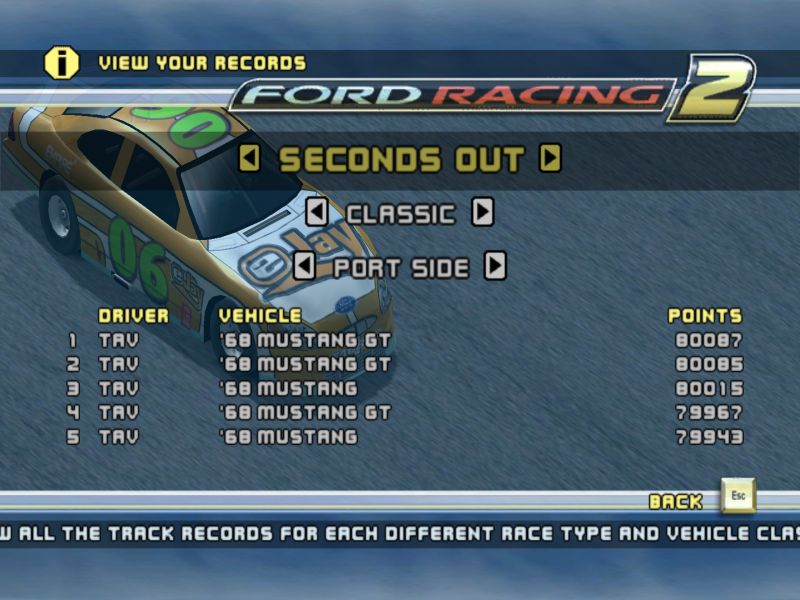This screenshot has width=800, height=600.
Task: Click the yellow info icon
Action: pos(61,62)
